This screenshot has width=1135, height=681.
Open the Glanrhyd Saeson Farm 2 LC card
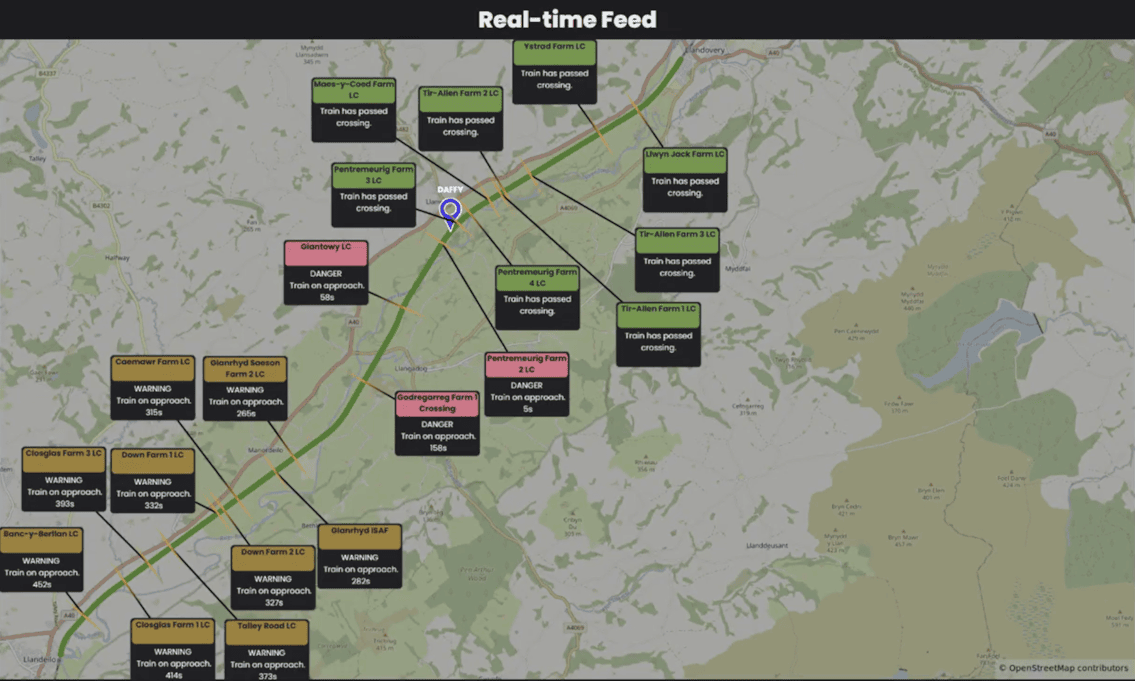click(245, 387)
